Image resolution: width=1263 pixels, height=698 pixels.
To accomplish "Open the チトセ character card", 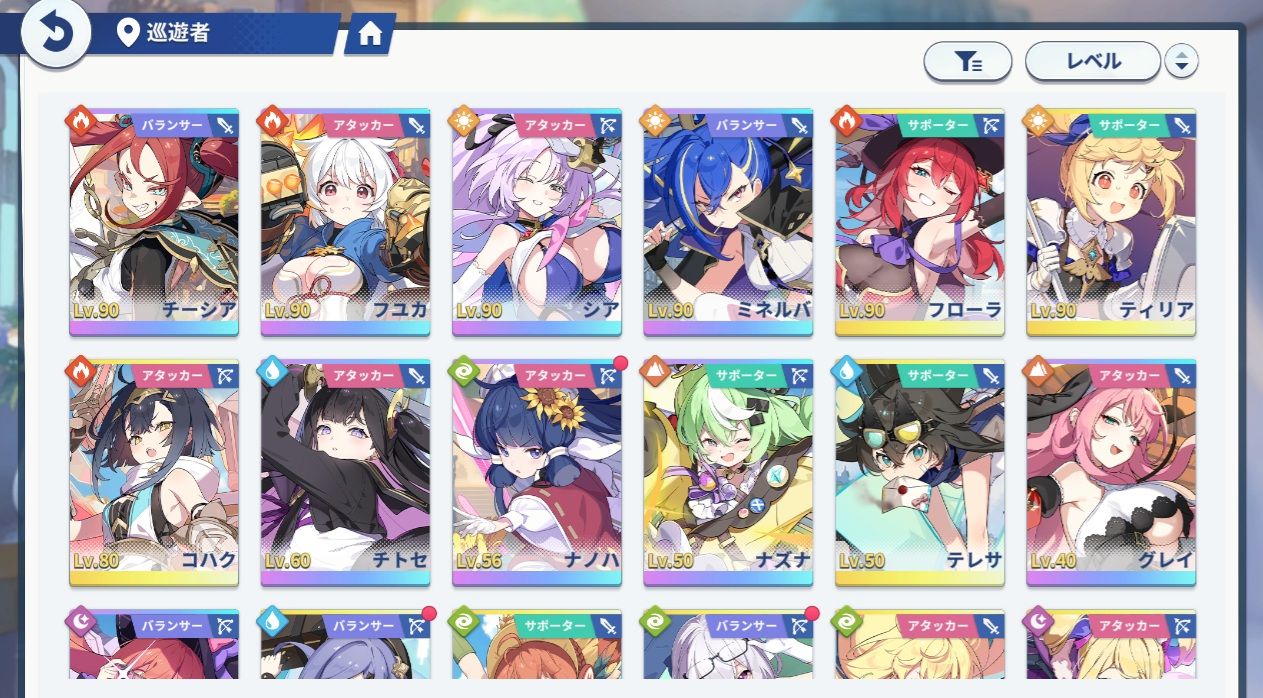I will (345, 471).
